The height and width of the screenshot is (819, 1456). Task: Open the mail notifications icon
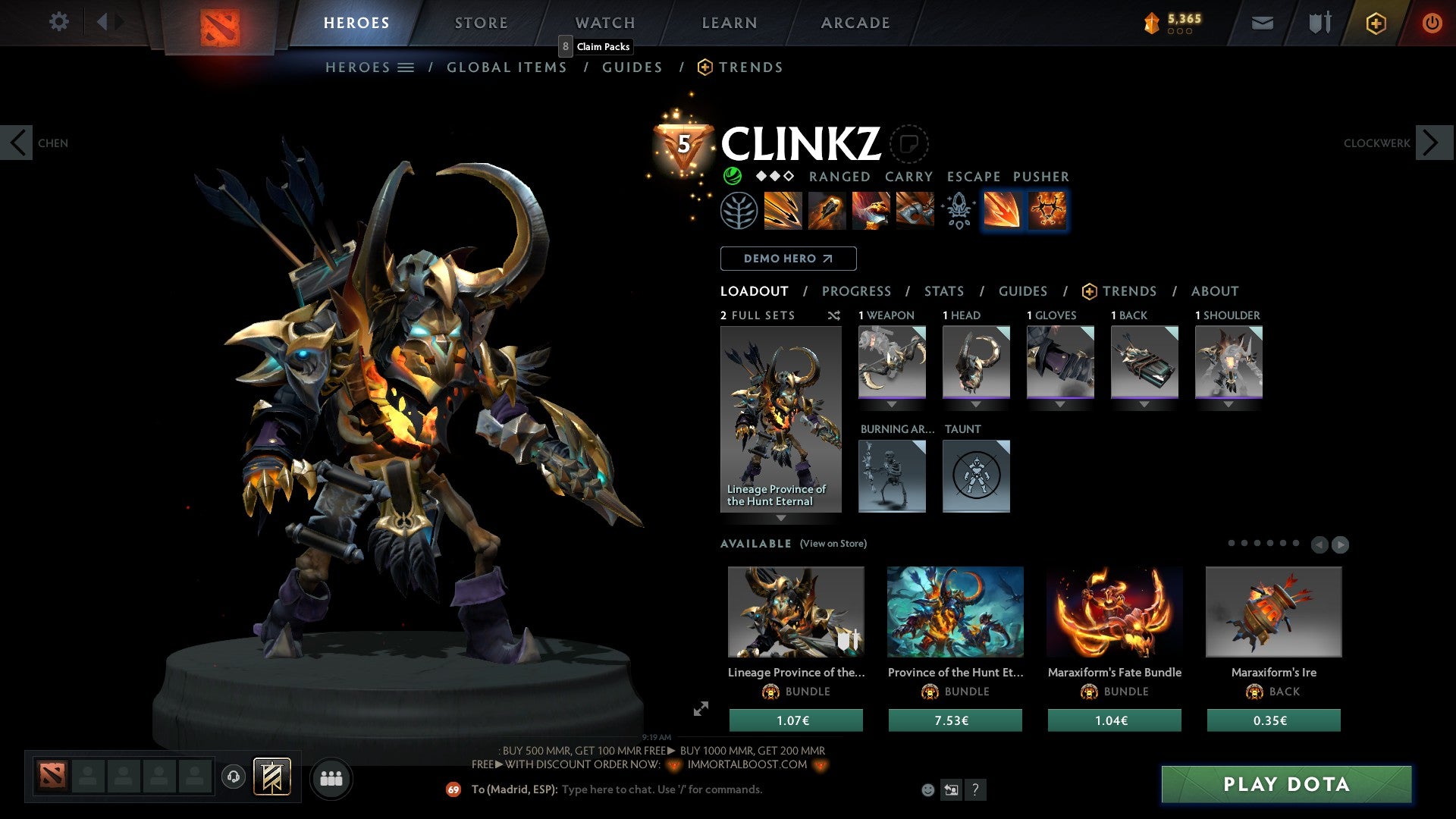1262,23
